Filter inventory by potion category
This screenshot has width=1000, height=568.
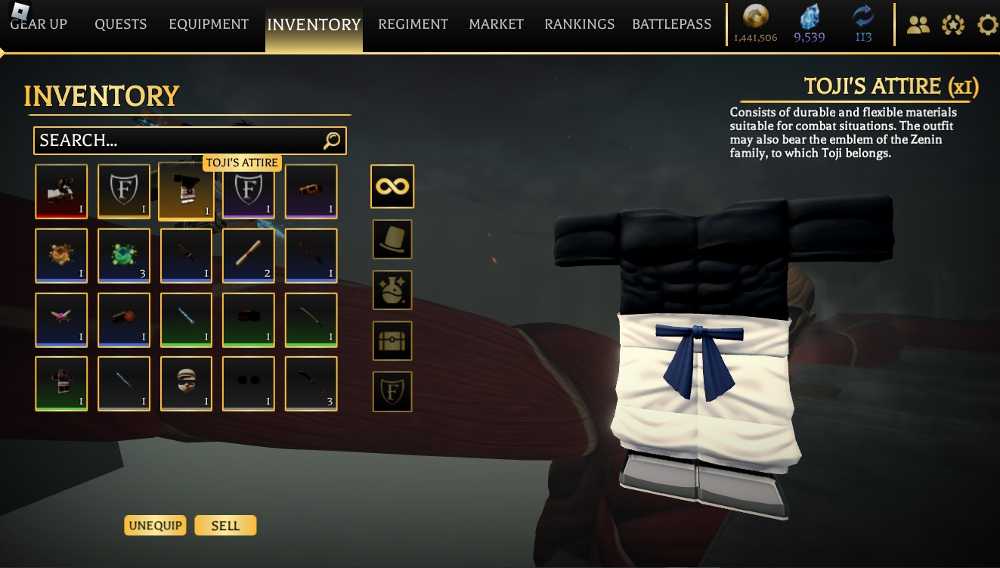pos(392,290)
